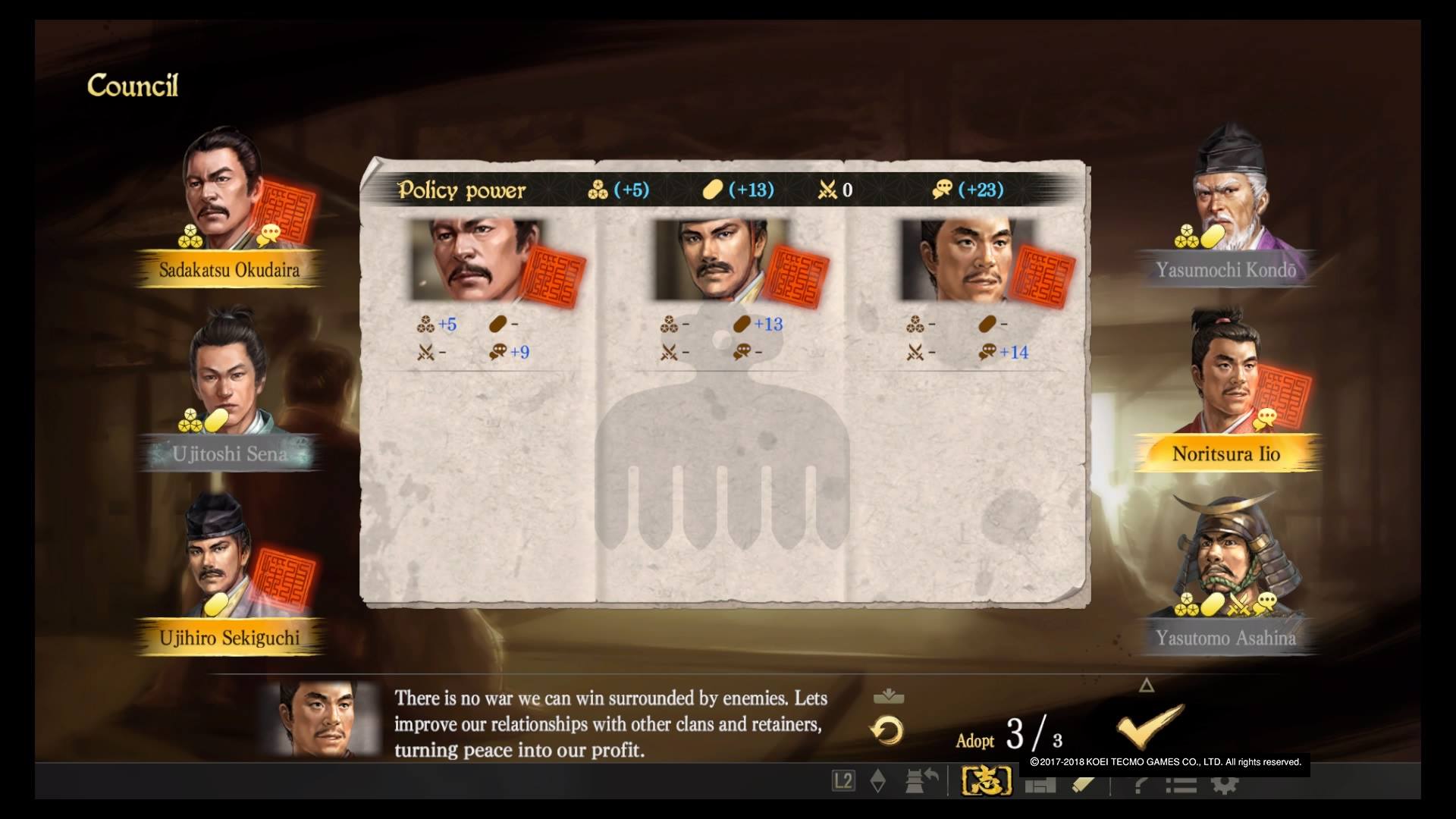Open the list icon in bottom toolbar
The height and width of the screenshot is (819, 1456).
coord(1181,785)
